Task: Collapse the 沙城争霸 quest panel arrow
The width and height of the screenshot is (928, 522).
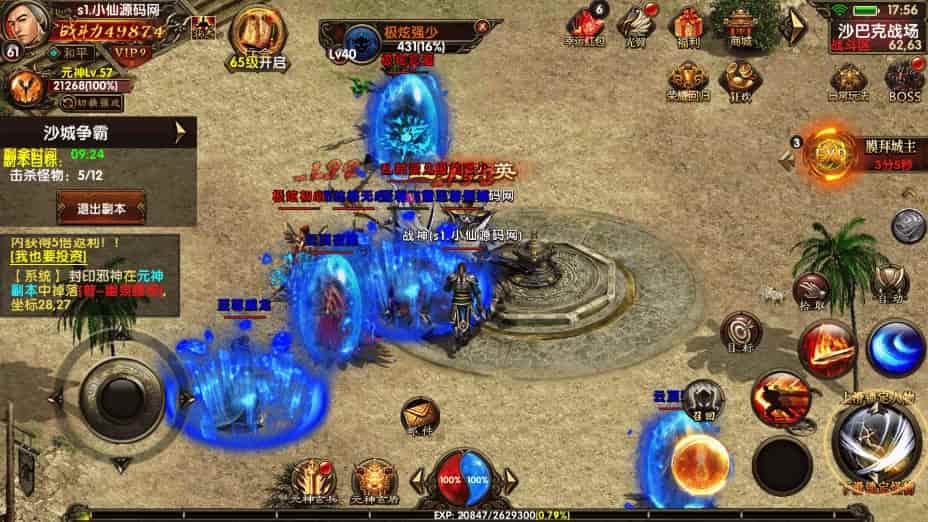Action: (181, 131)
